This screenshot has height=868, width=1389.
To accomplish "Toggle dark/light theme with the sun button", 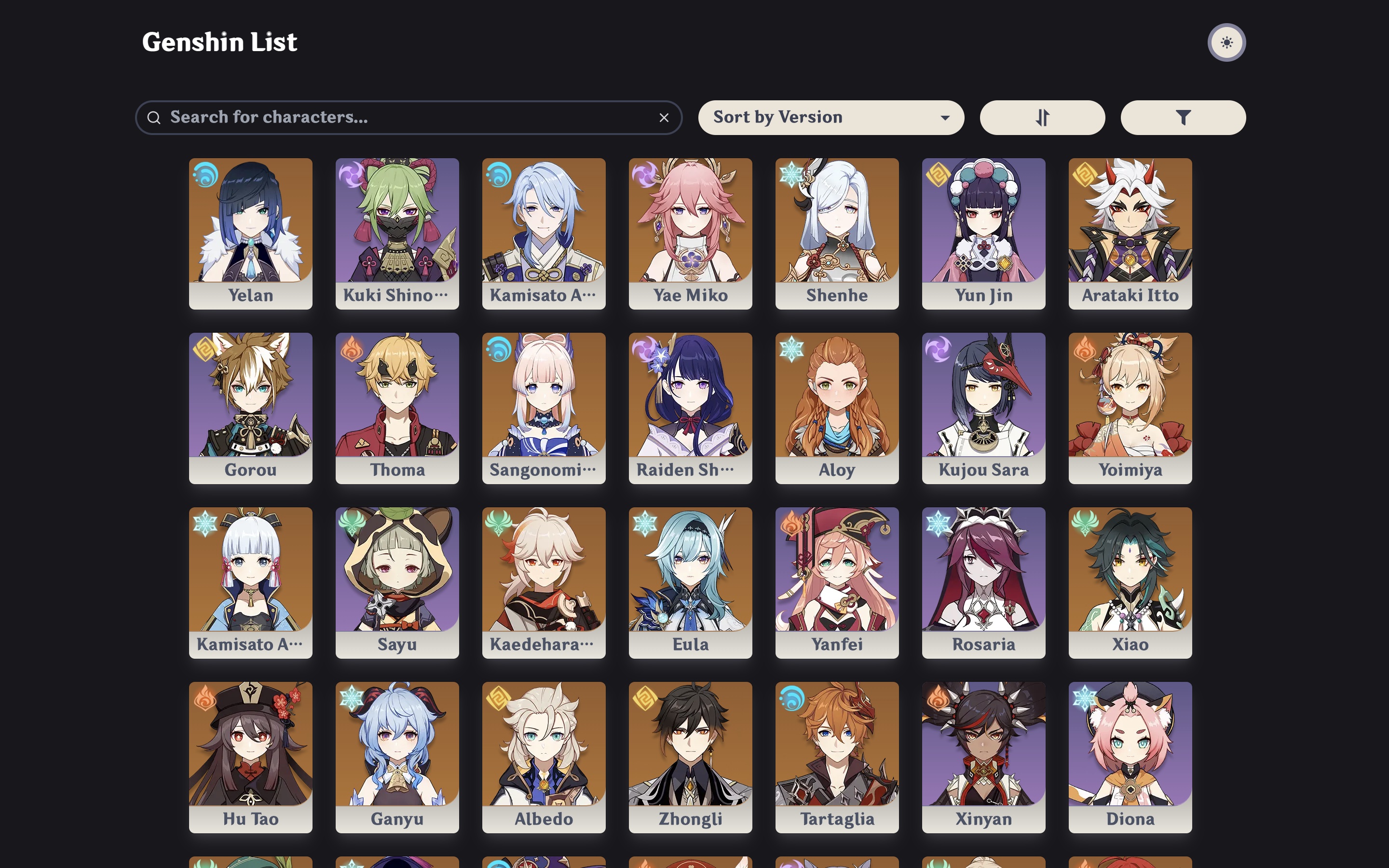I will (x=1228, y=41).
